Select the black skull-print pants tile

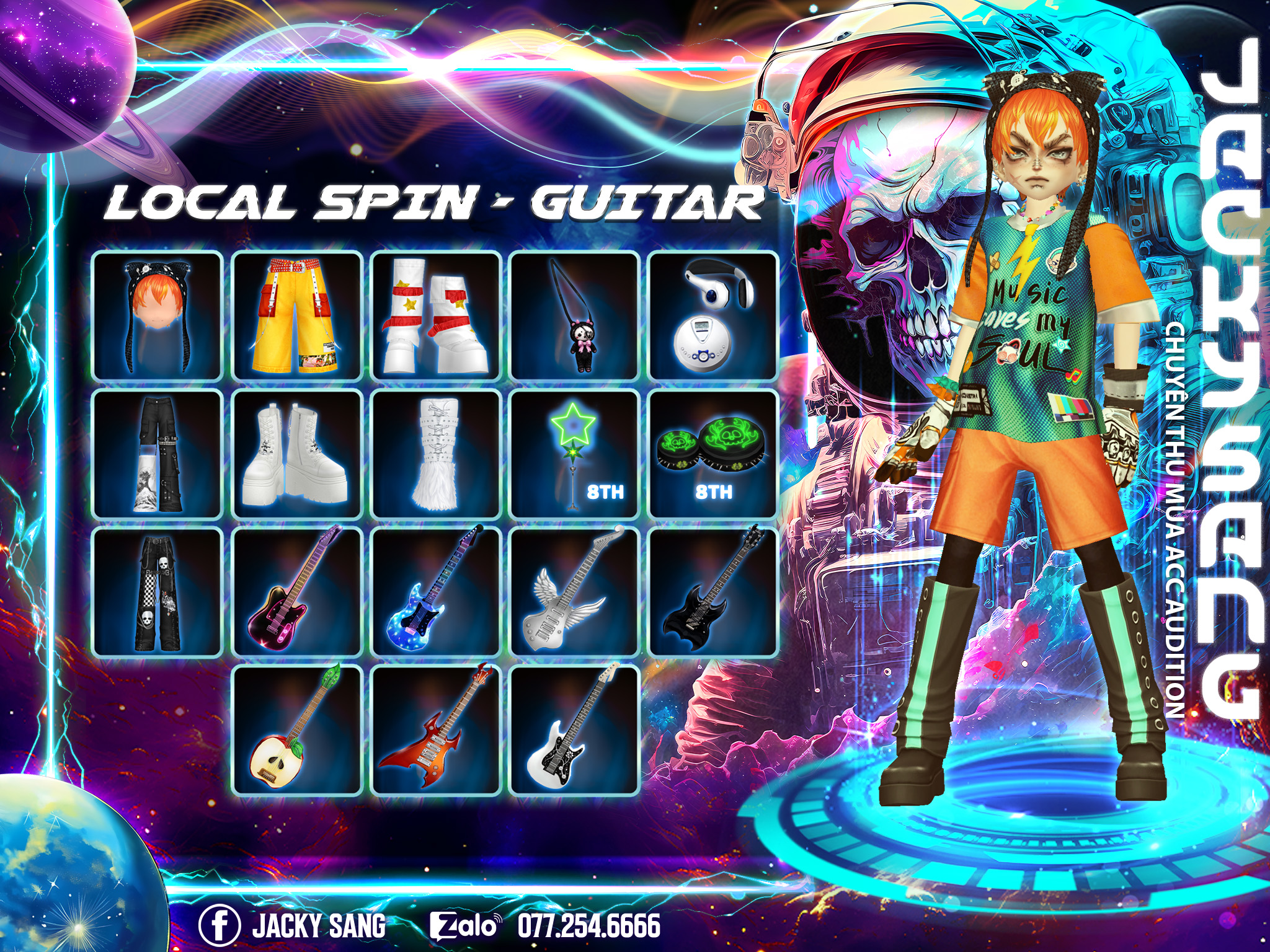158,593
